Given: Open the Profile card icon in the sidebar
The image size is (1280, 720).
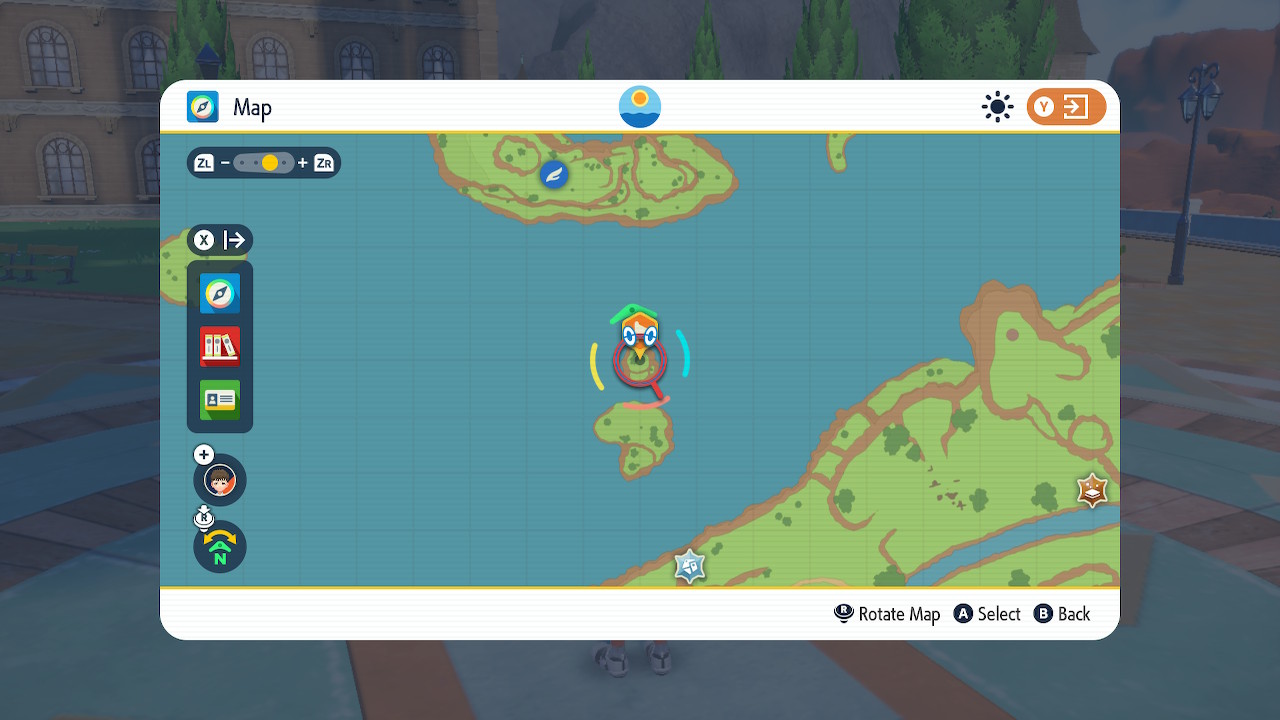Looking at the screenshot, I should (219, 399).
